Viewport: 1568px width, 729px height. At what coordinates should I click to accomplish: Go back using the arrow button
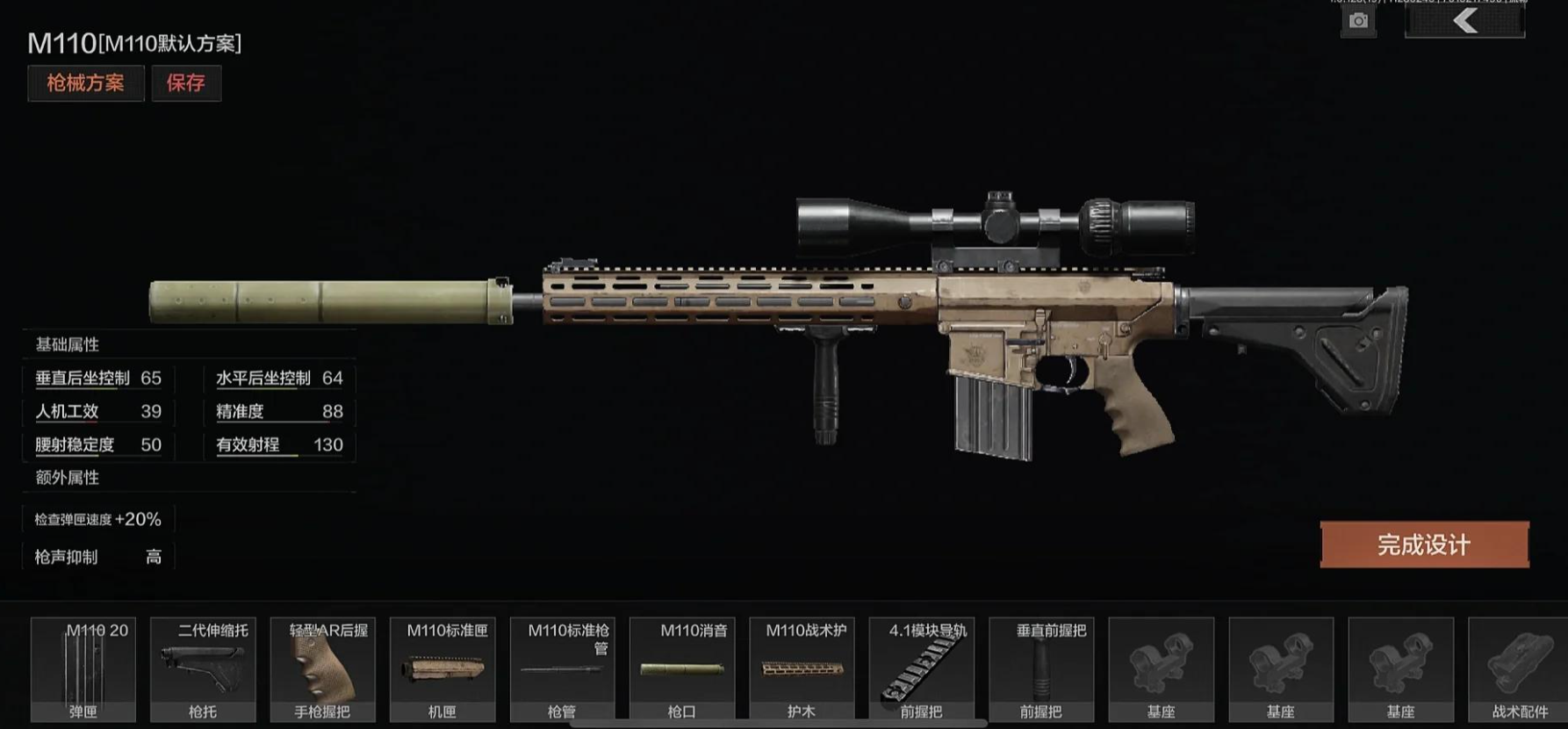coord(1464,21)
